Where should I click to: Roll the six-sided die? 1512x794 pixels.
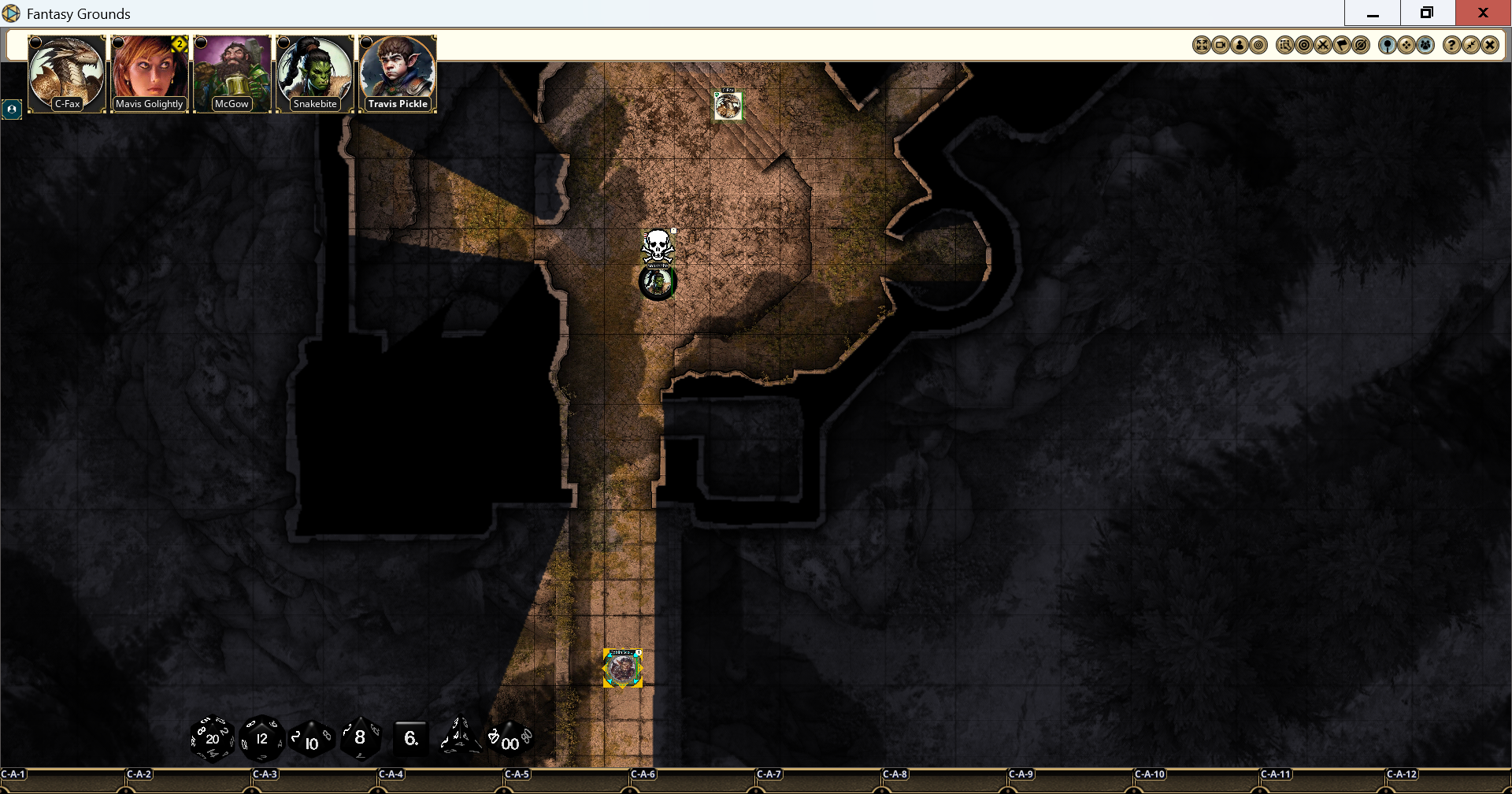(x=410, y=739)
